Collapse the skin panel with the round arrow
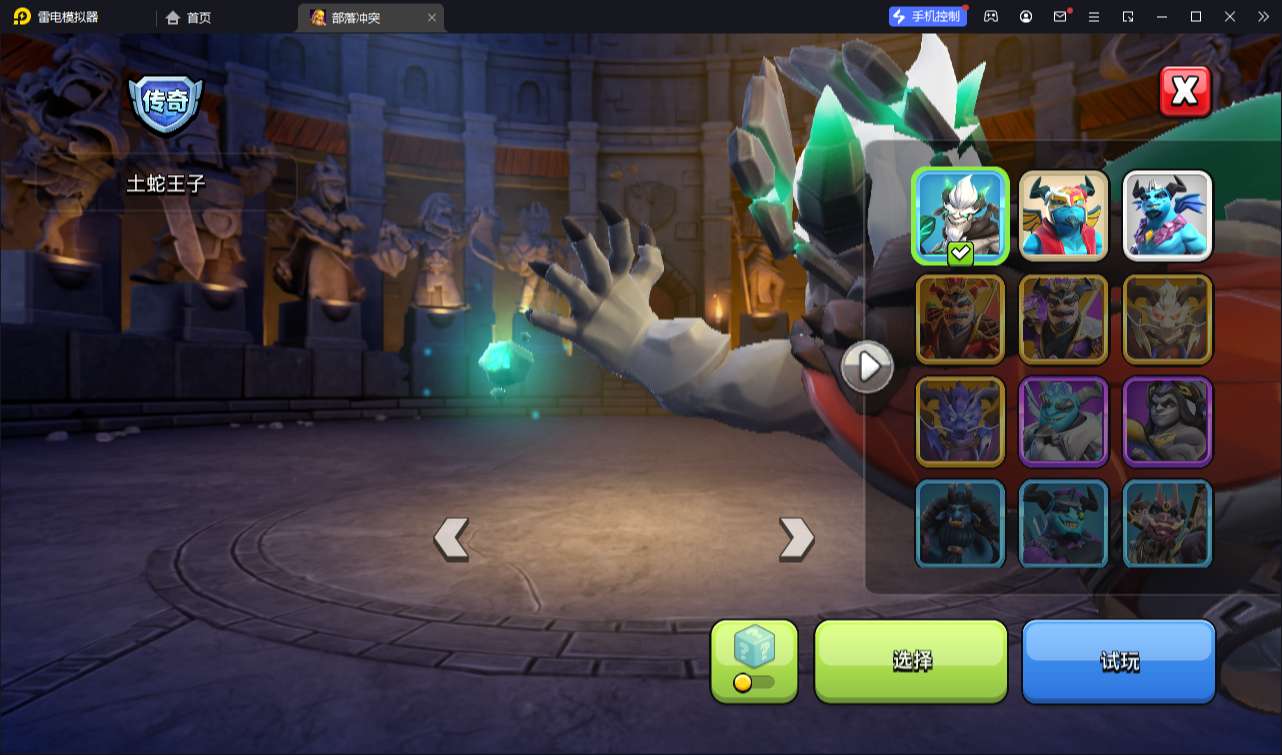The height and width of the screenshot is (755, 1282). (x=866, y=367)
